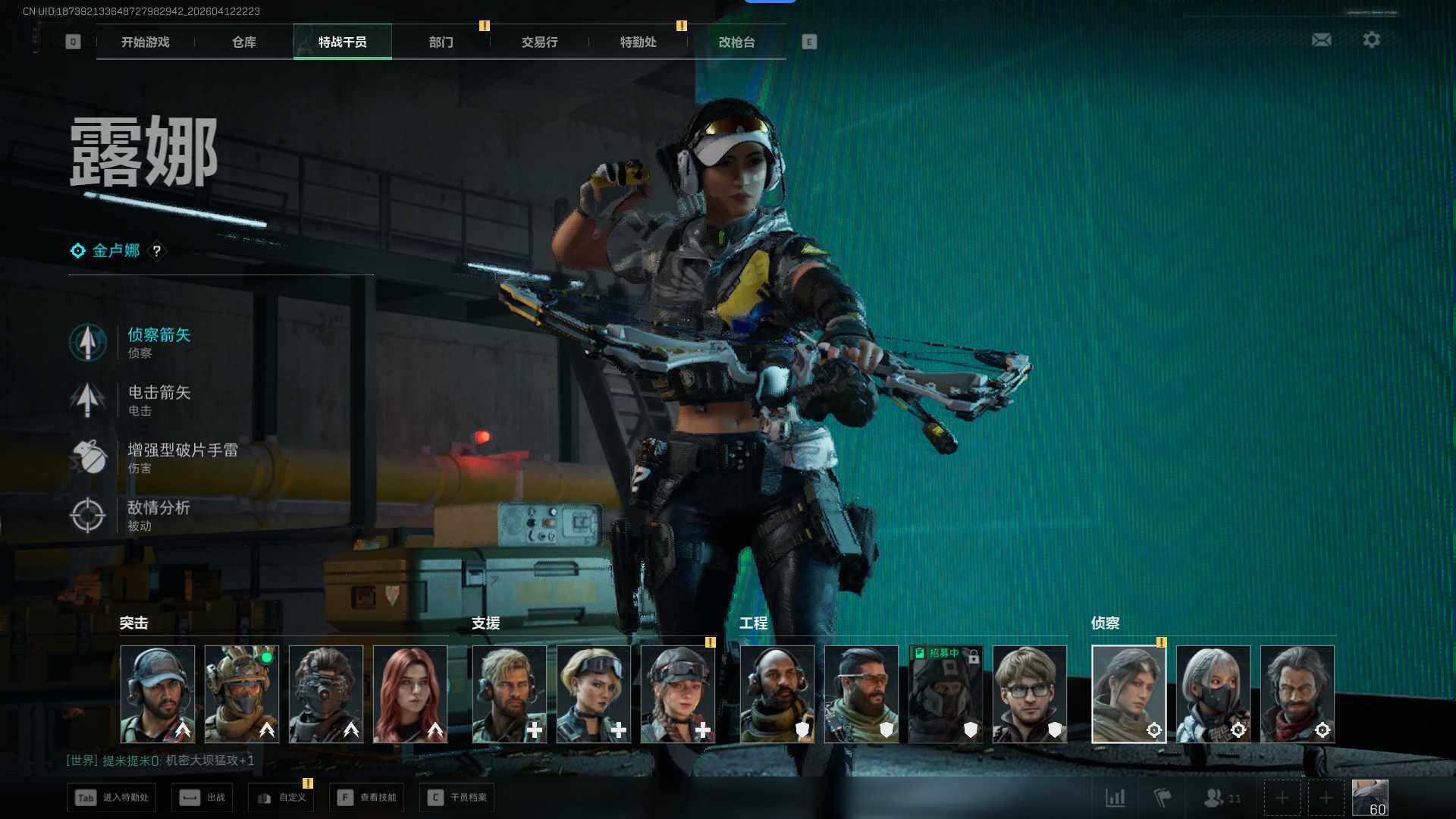This screenshot has width=1456, height=819.
Task: Show the 敌情分析 passive skill
Action: [x=158, y=515]
